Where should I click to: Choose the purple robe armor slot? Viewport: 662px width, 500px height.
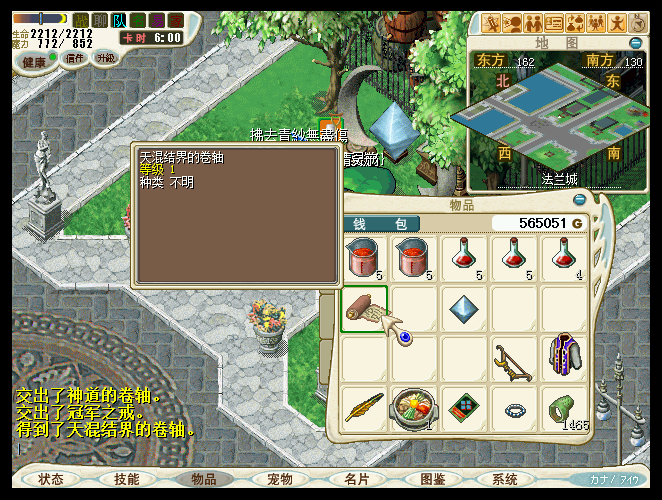click(564, 358)
